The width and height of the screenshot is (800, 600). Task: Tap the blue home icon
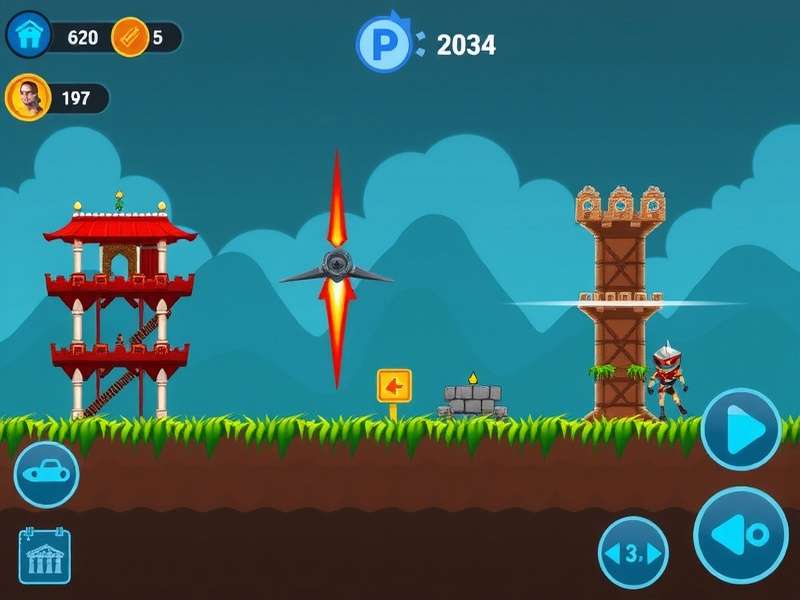click(x=29, y=36)
